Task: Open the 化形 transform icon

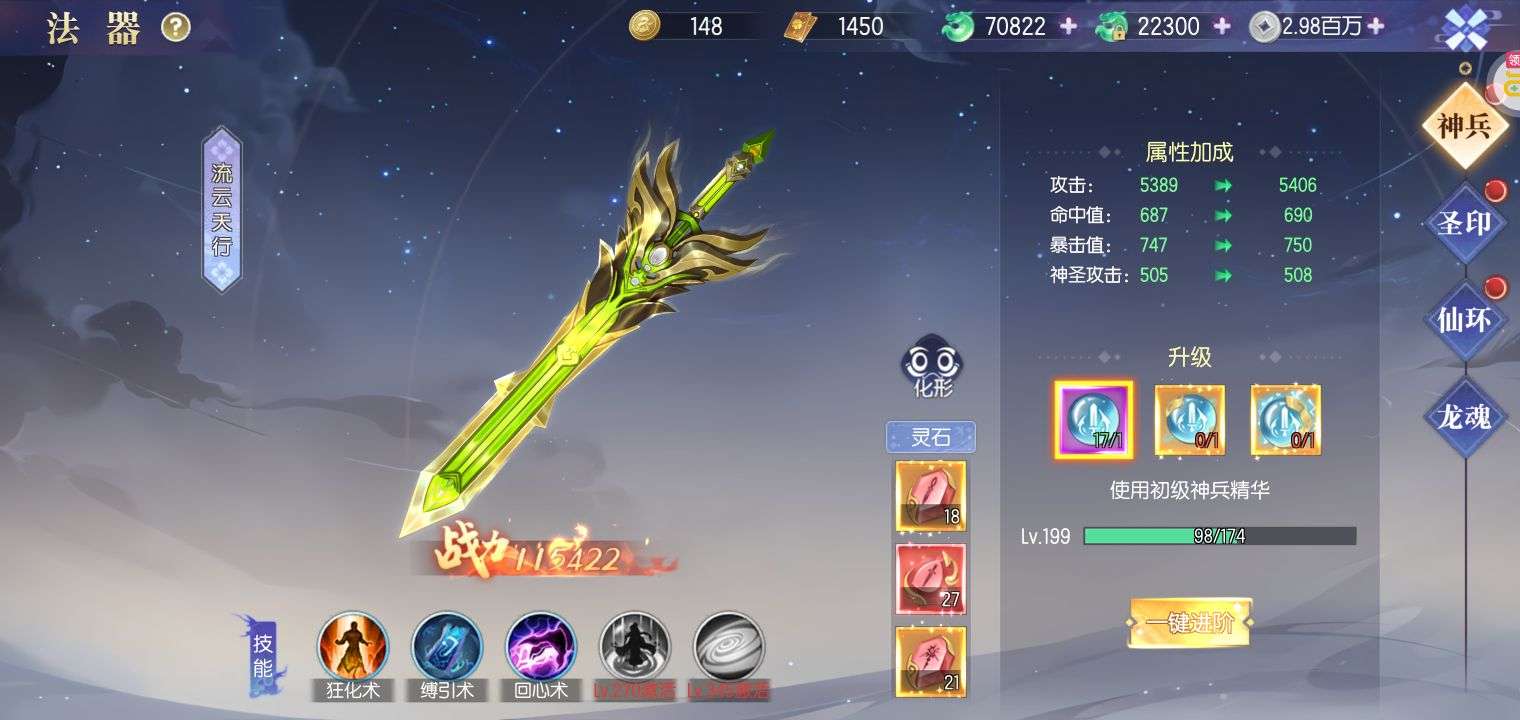Action: [935, 367]
